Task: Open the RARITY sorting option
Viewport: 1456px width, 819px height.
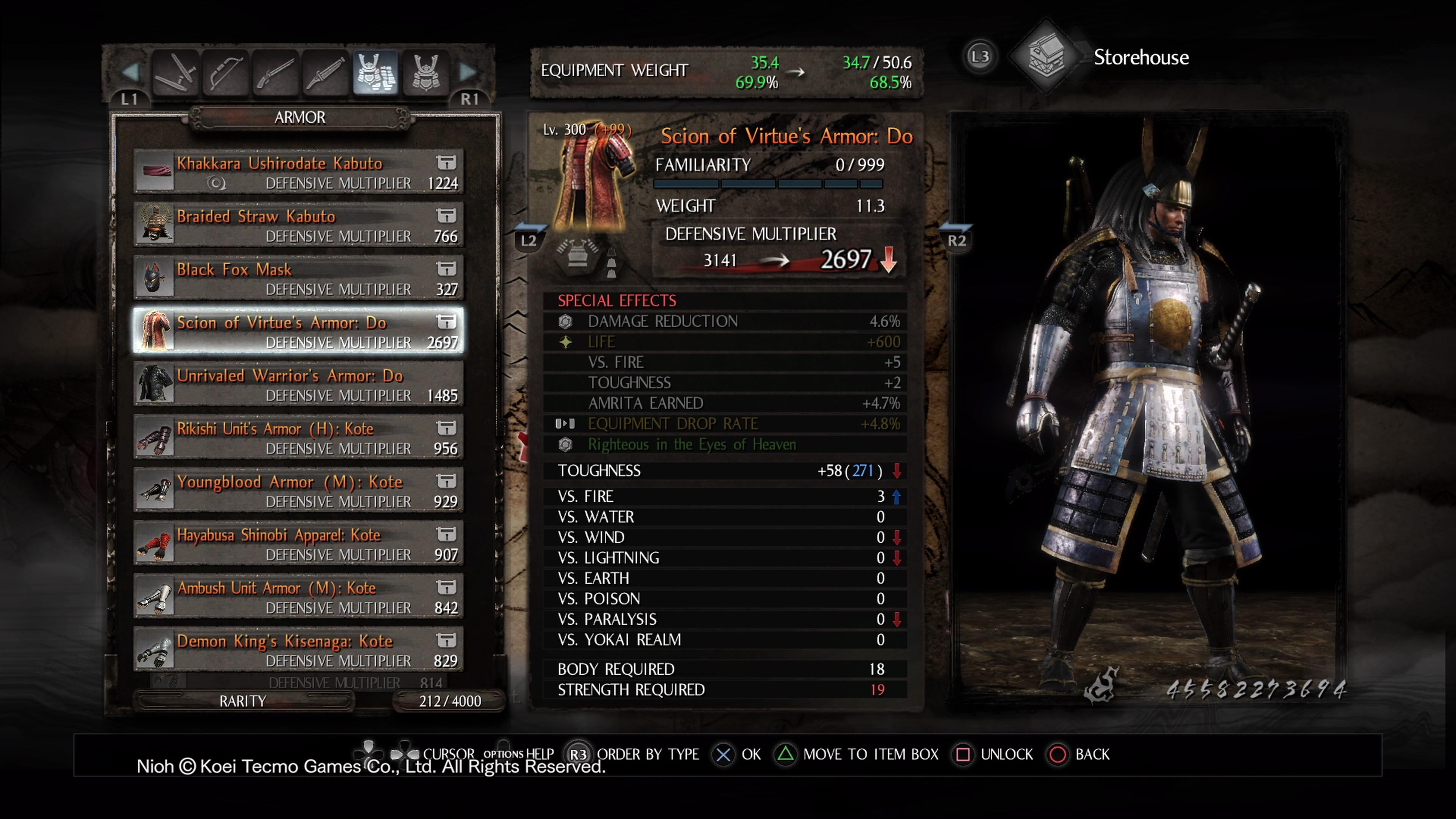Action: point(243,701)
